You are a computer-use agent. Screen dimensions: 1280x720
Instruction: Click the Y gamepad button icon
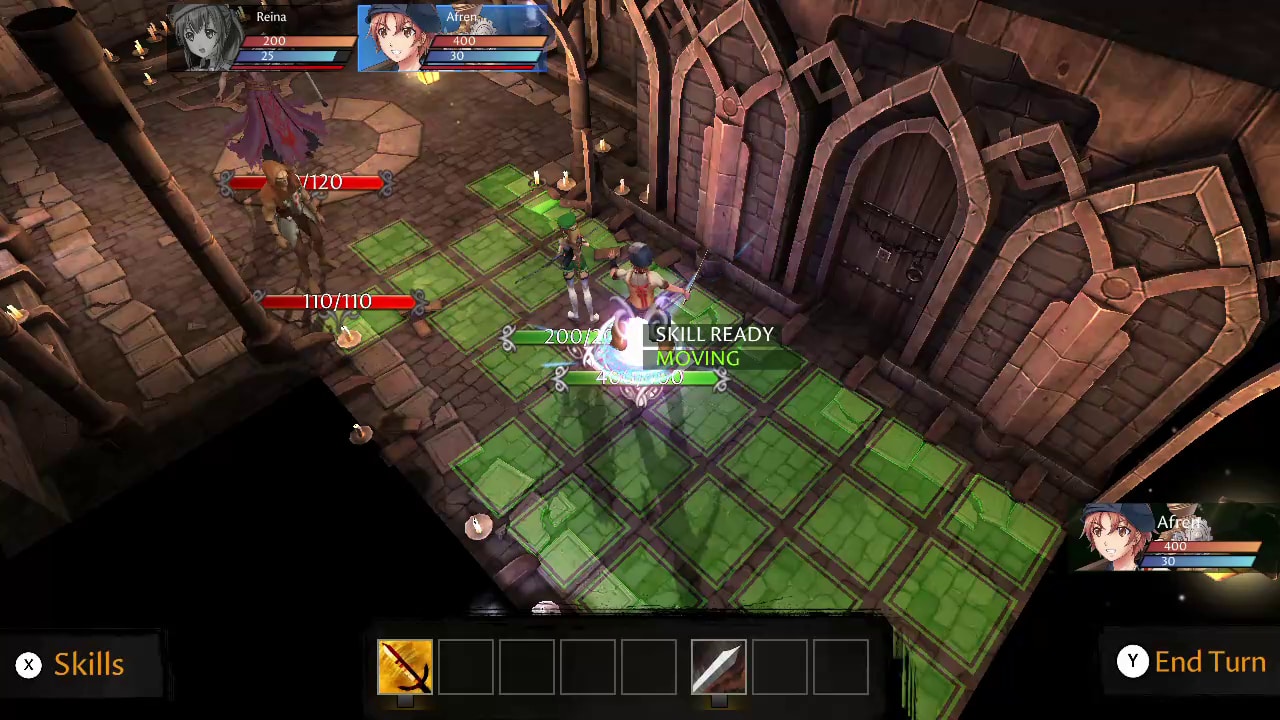[1133, 661]
